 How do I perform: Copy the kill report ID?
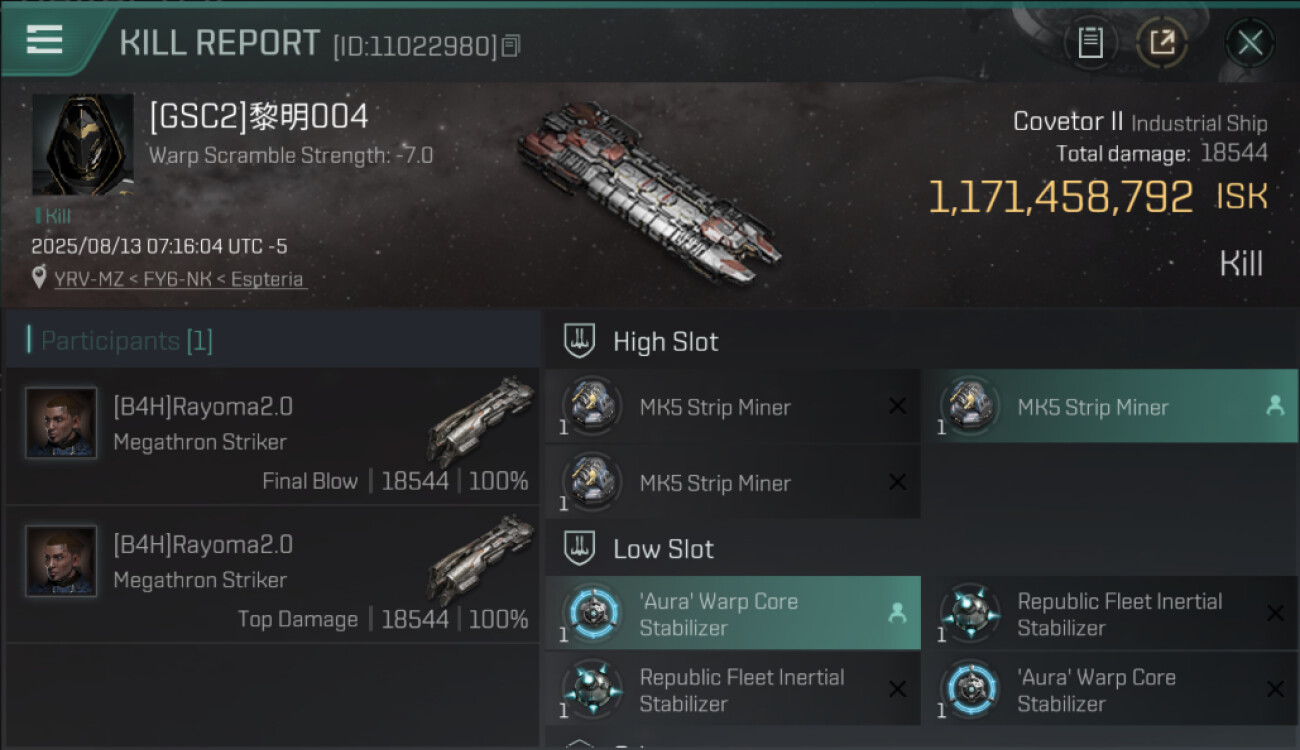pyautogui.click(x=511, y=46)
